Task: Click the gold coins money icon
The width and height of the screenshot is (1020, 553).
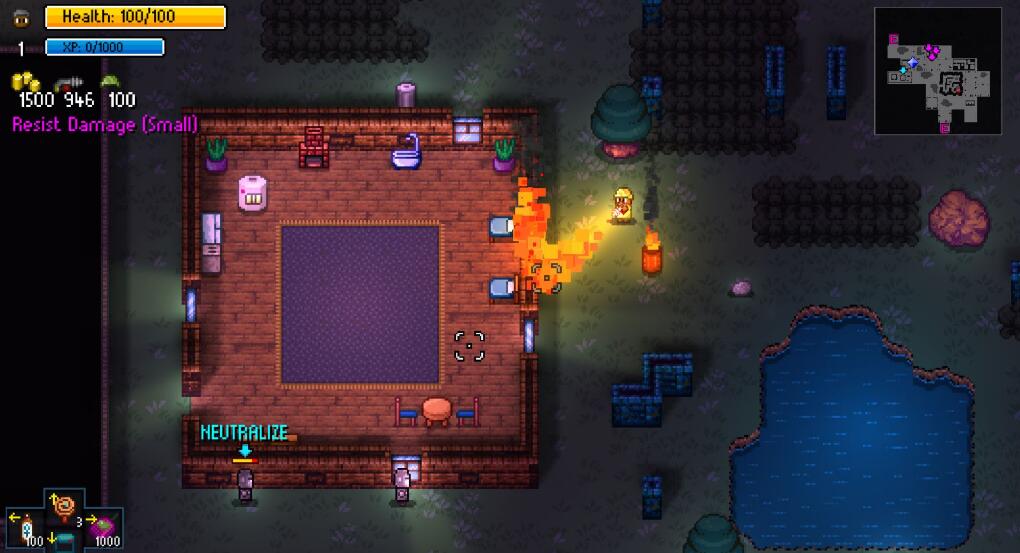Action: coord(25,82)
